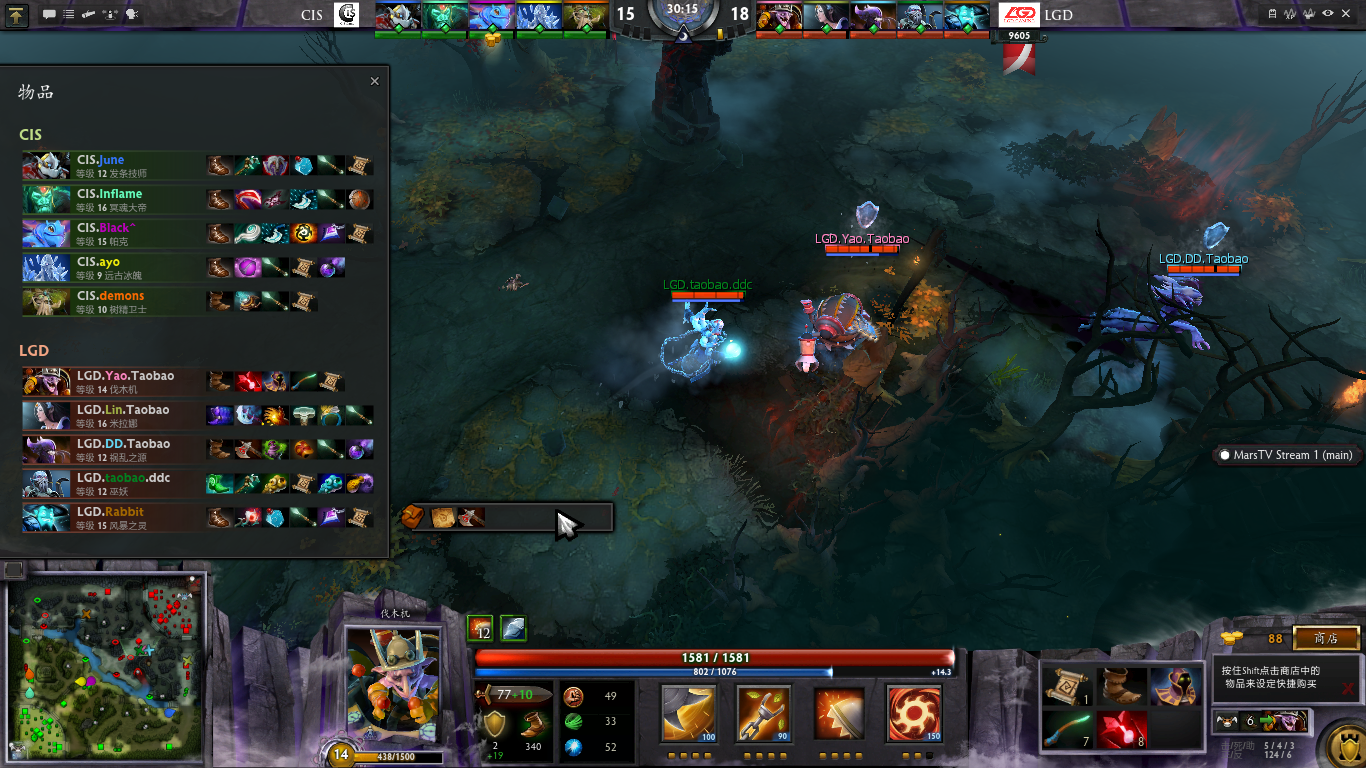Click the Puck portrait in the top bar

490,16
